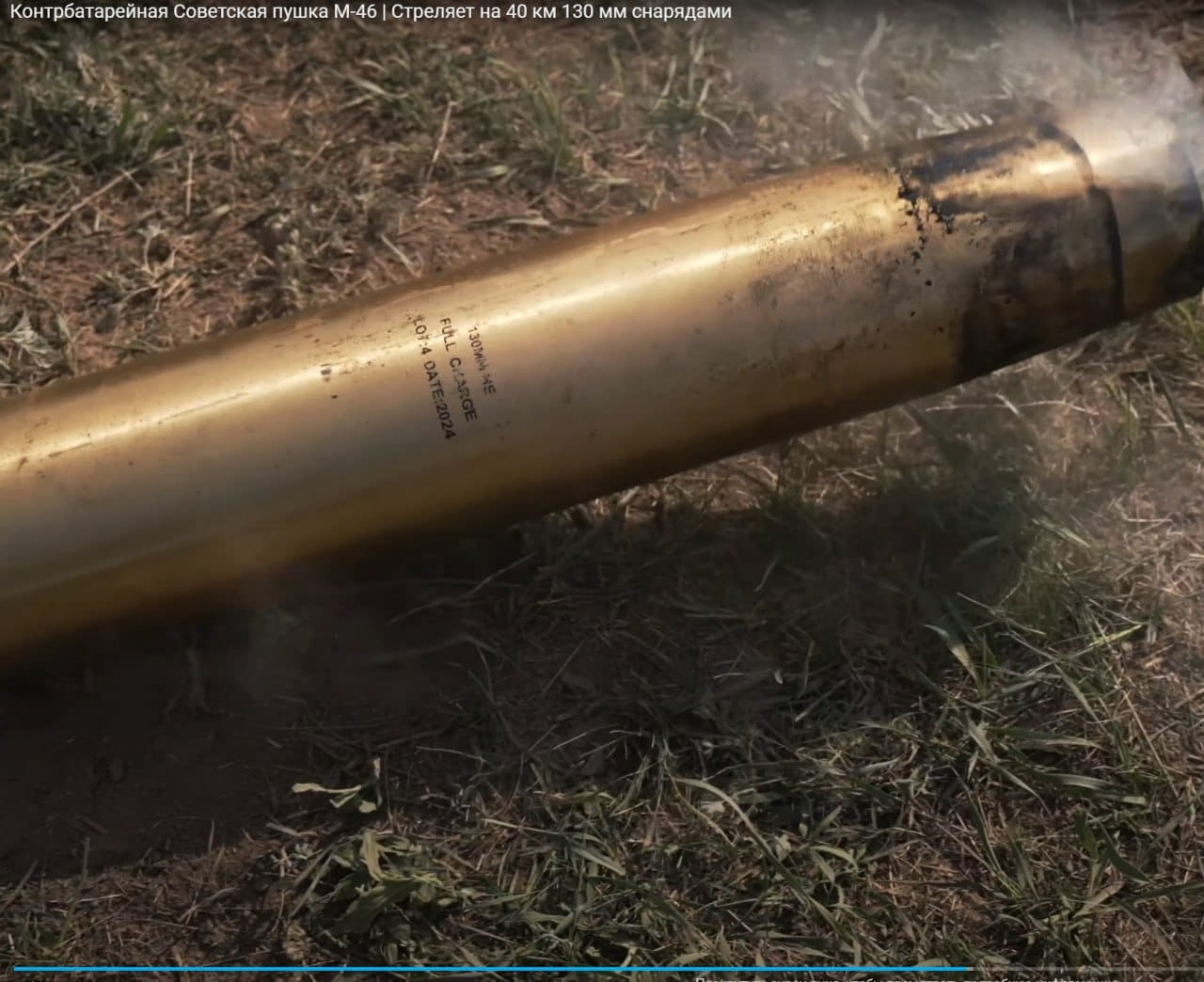The image size is (1204, 982).
Task: Seek using the blue video progress bar
Action: pos(489,968)
